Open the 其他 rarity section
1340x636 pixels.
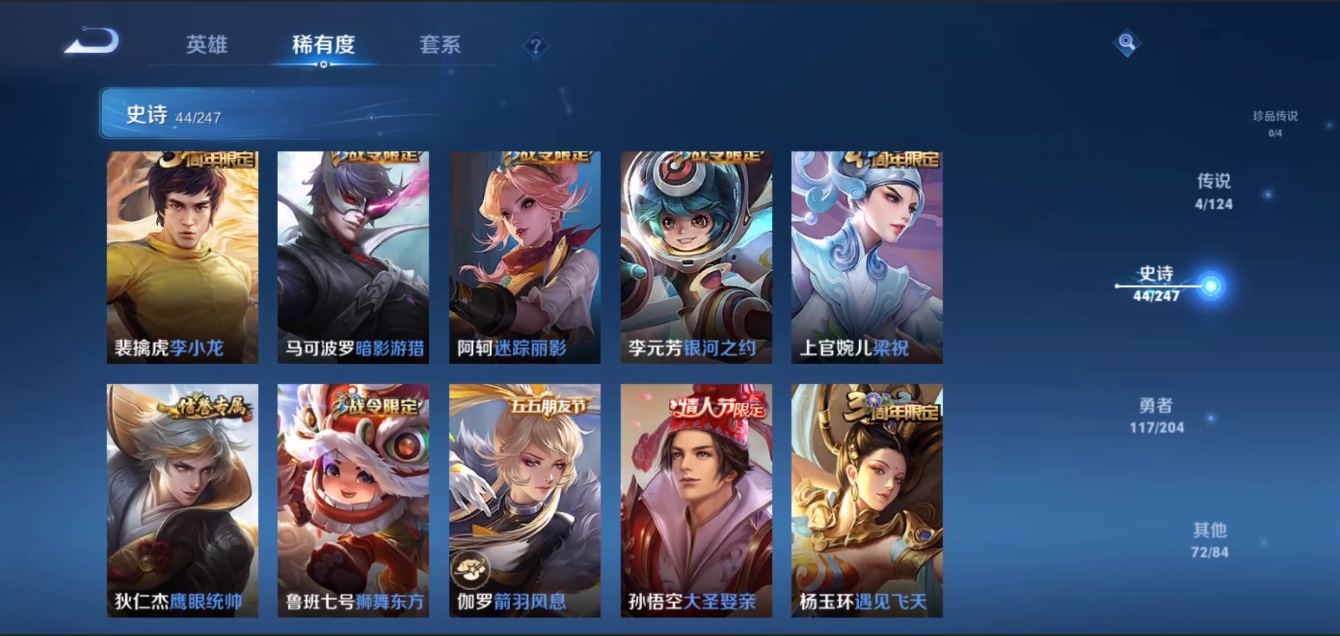[1209, 538]
